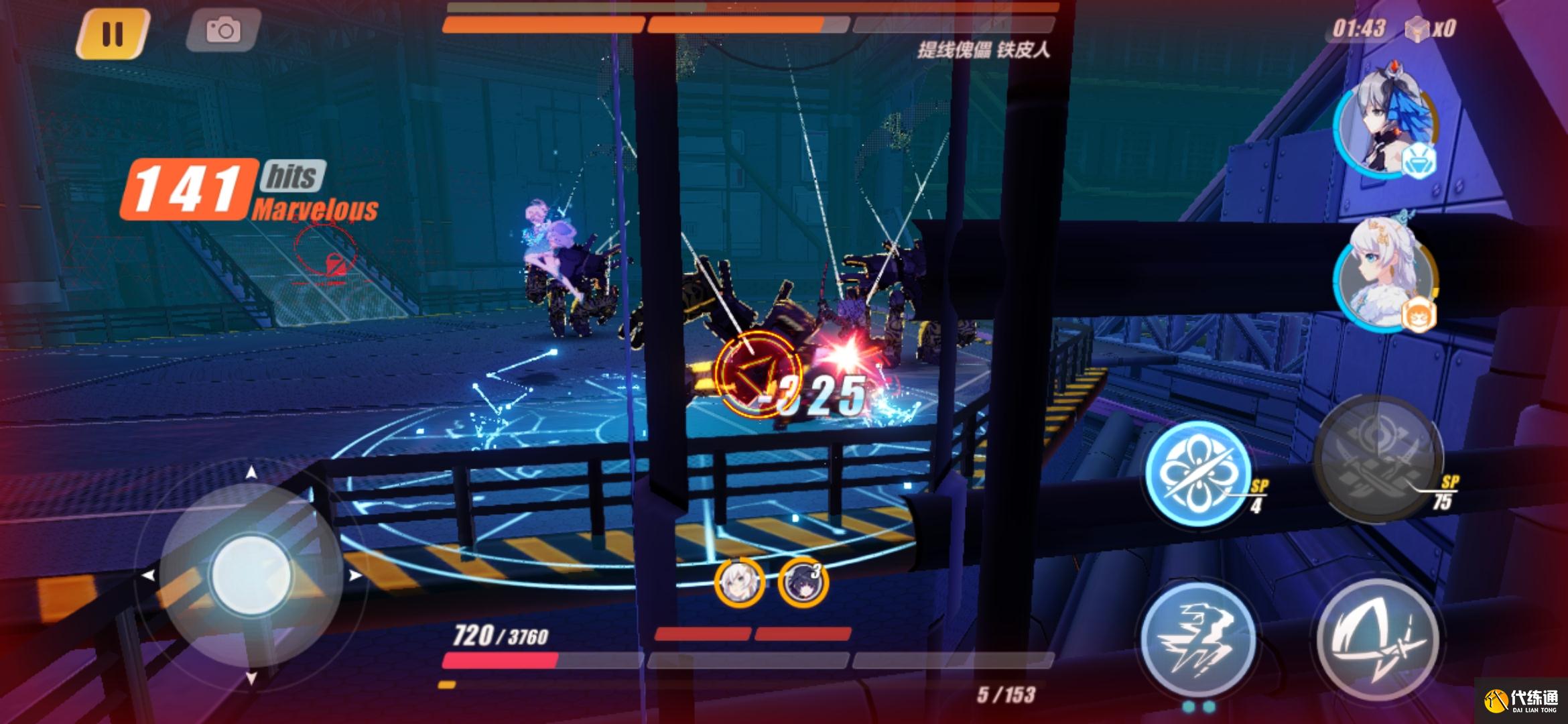Open the camera screenshot mode
Screen dimensions: 1568x724
222,30
